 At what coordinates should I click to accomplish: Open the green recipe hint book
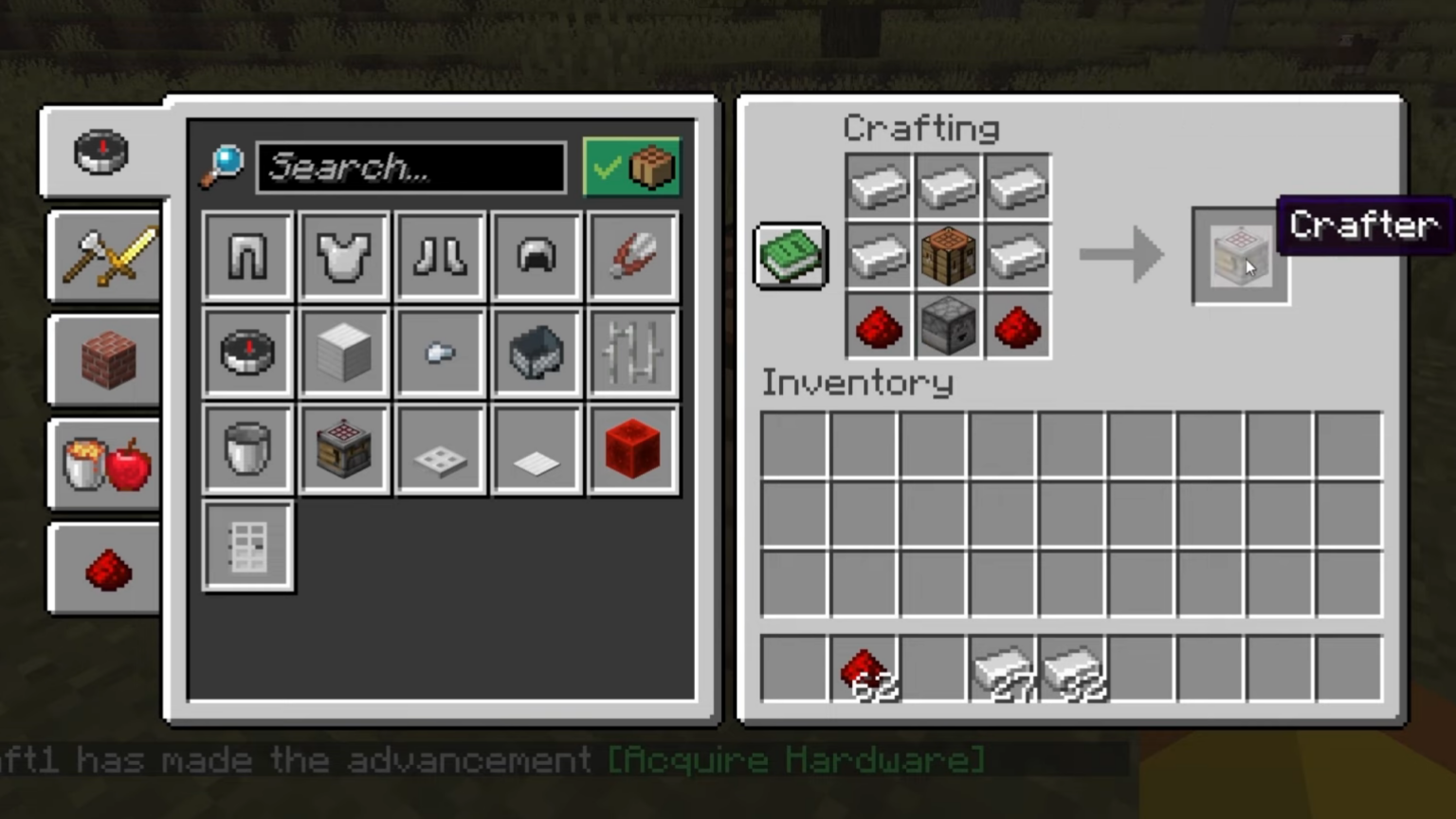(x=790, y=254)
